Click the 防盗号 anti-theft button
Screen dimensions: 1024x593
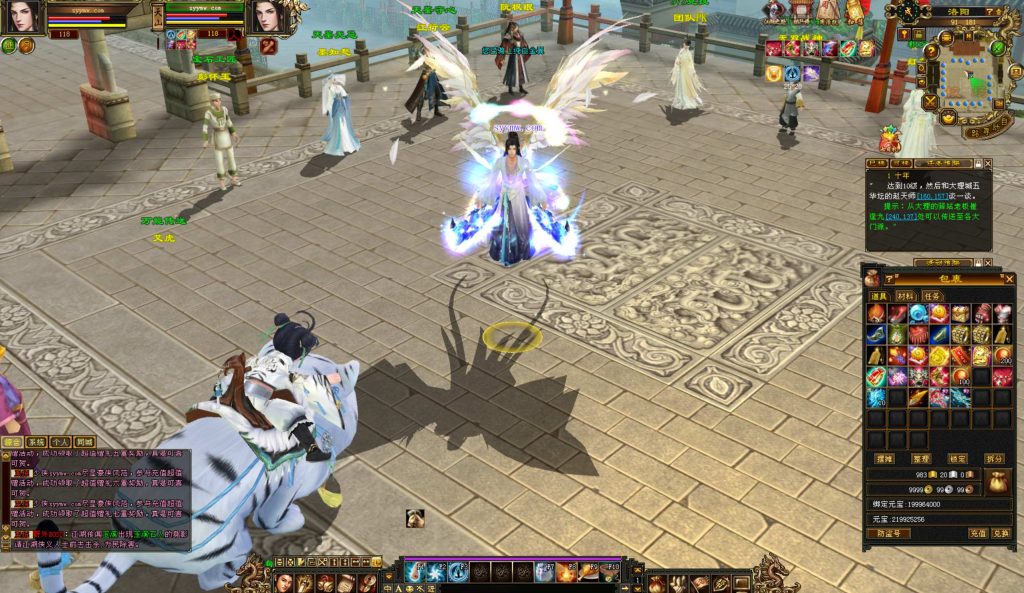[x=887, y=534]
